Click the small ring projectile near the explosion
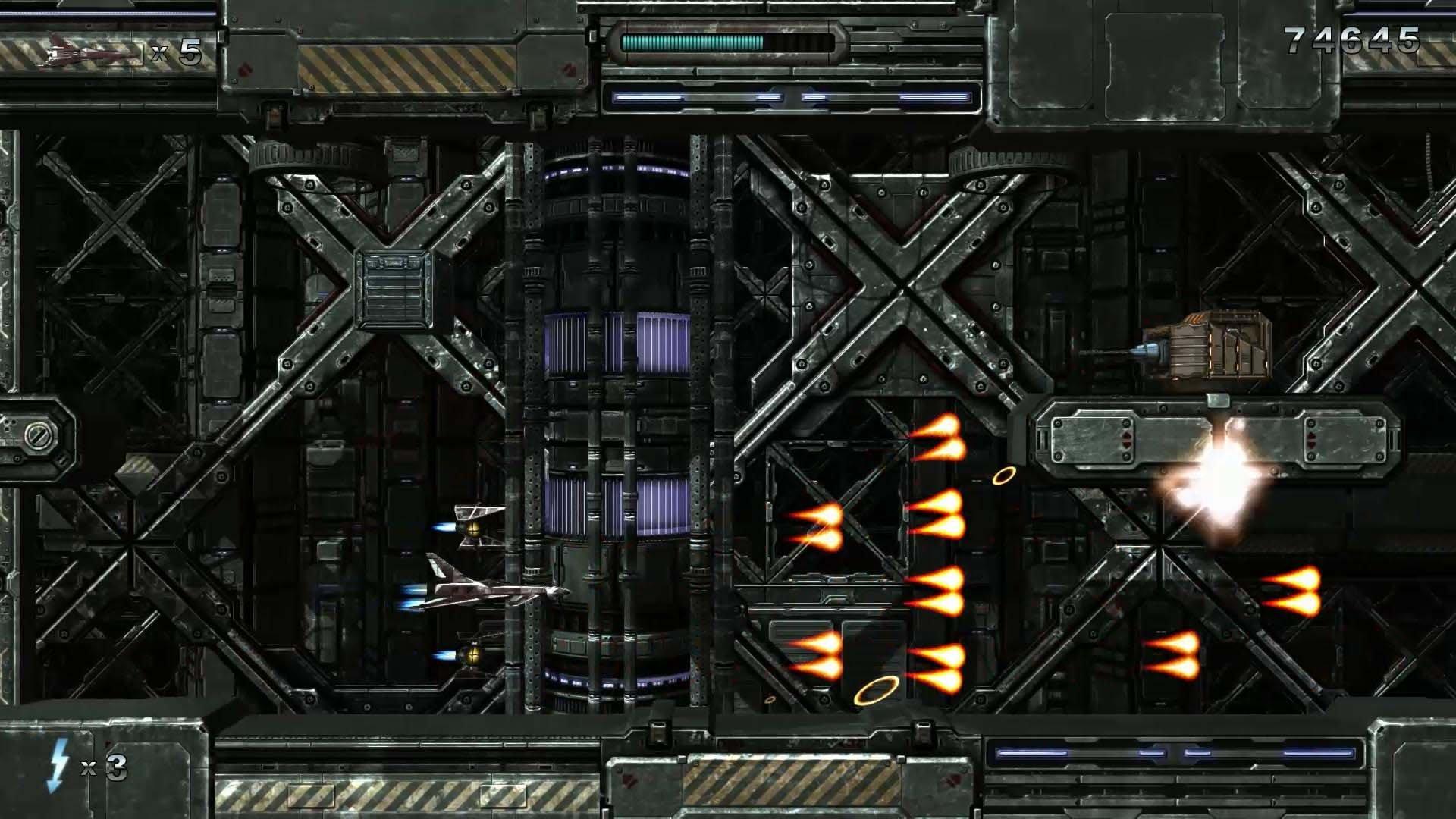Image resolution: width=1456 pixels, height=819 pixels. 1005,476
